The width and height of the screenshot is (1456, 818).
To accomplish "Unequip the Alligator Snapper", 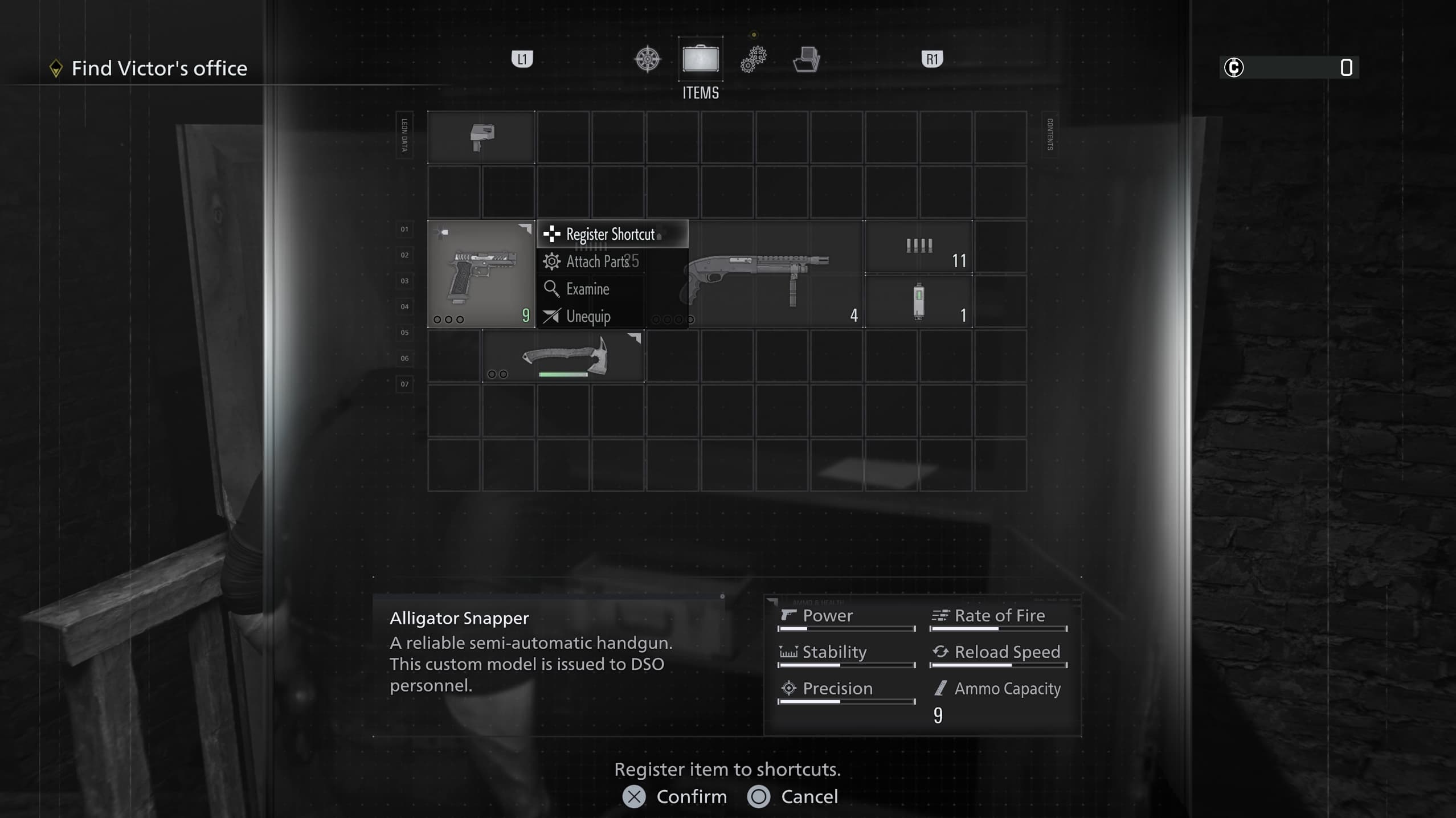I will coord(588,316).
